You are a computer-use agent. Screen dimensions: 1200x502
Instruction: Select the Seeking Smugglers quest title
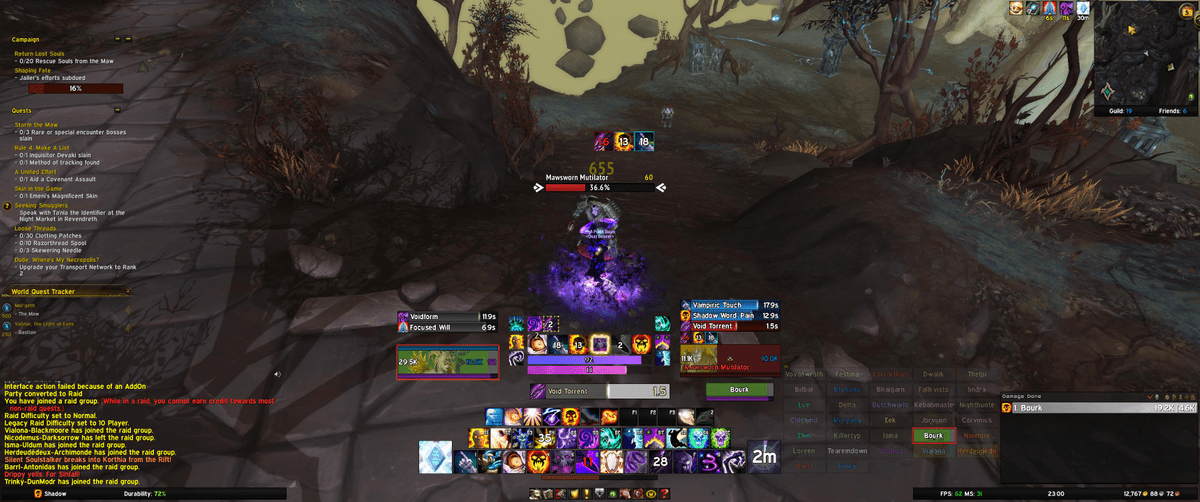pos(42,205)
